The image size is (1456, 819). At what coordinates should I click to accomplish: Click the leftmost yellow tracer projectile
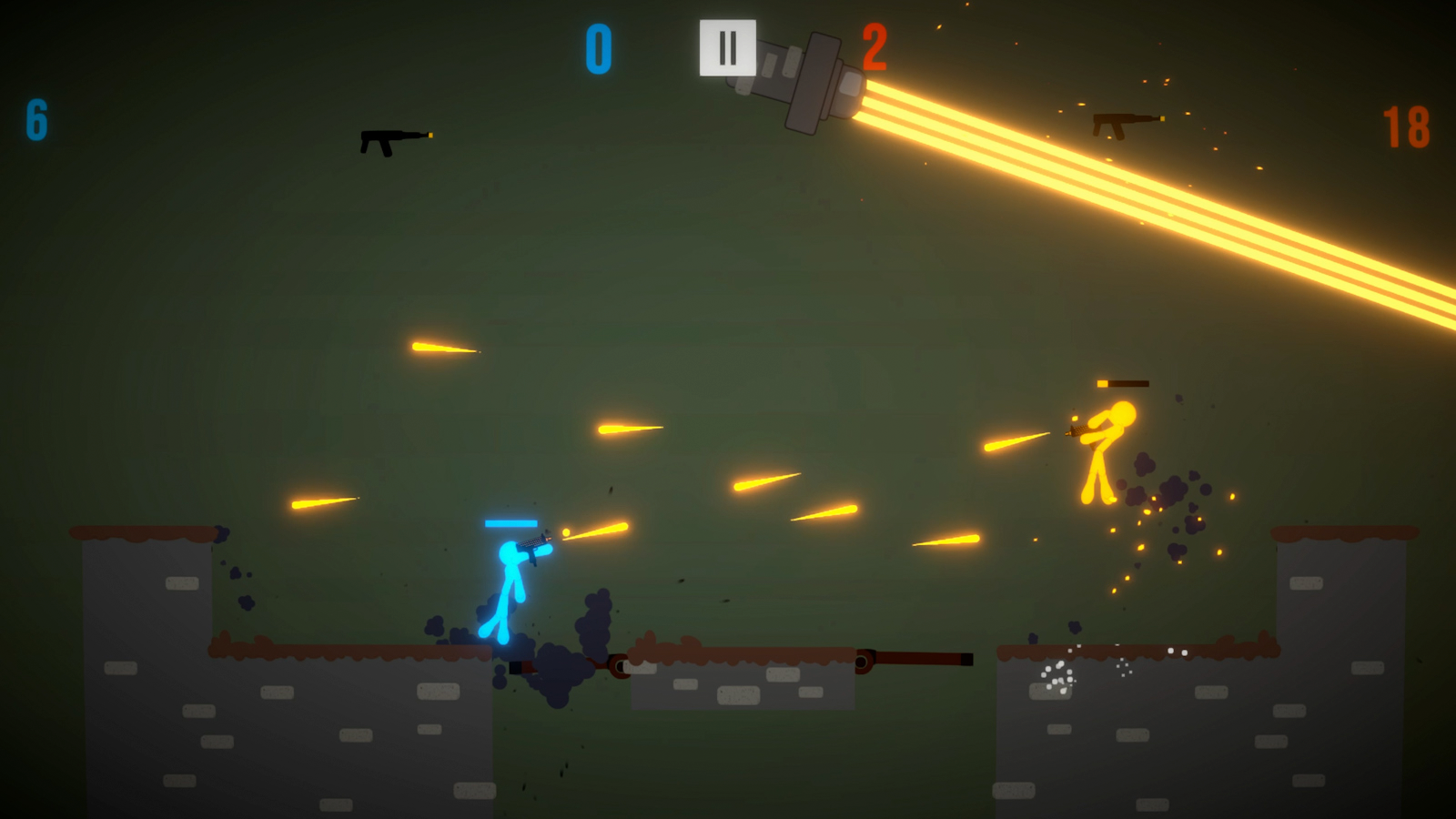(323, 502)
